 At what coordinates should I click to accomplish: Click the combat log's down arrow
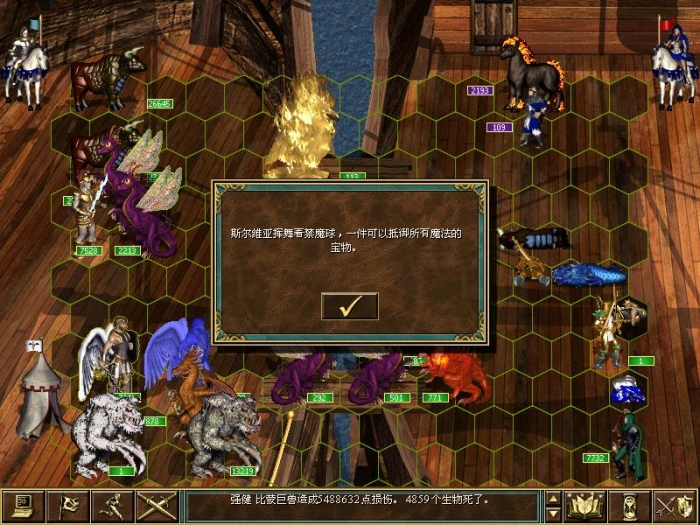point(553,515)
